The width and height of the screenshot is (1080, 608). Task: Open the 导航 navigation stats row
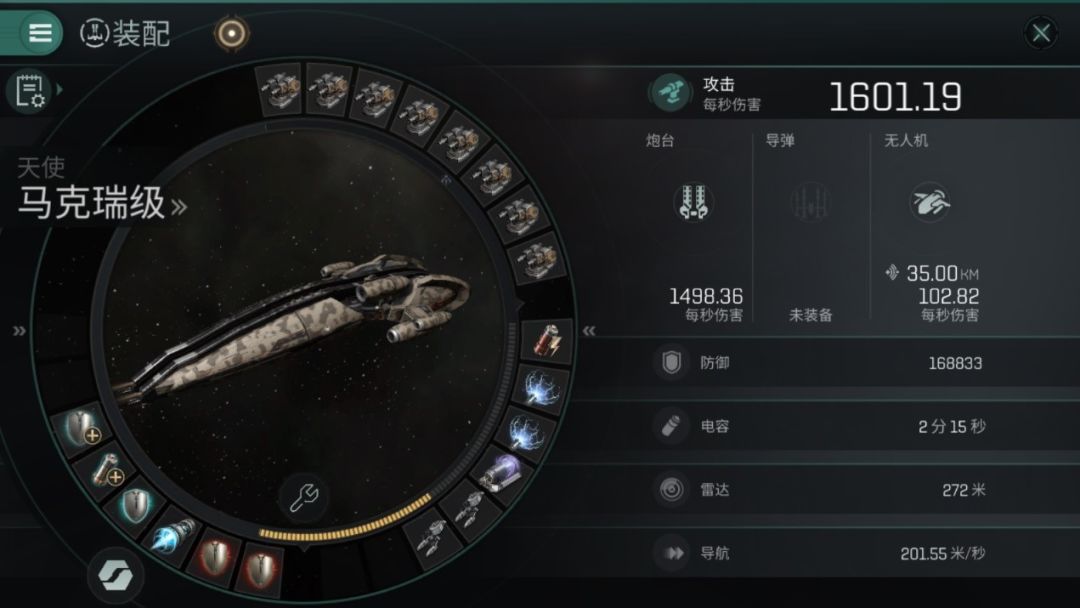(860, 552)
